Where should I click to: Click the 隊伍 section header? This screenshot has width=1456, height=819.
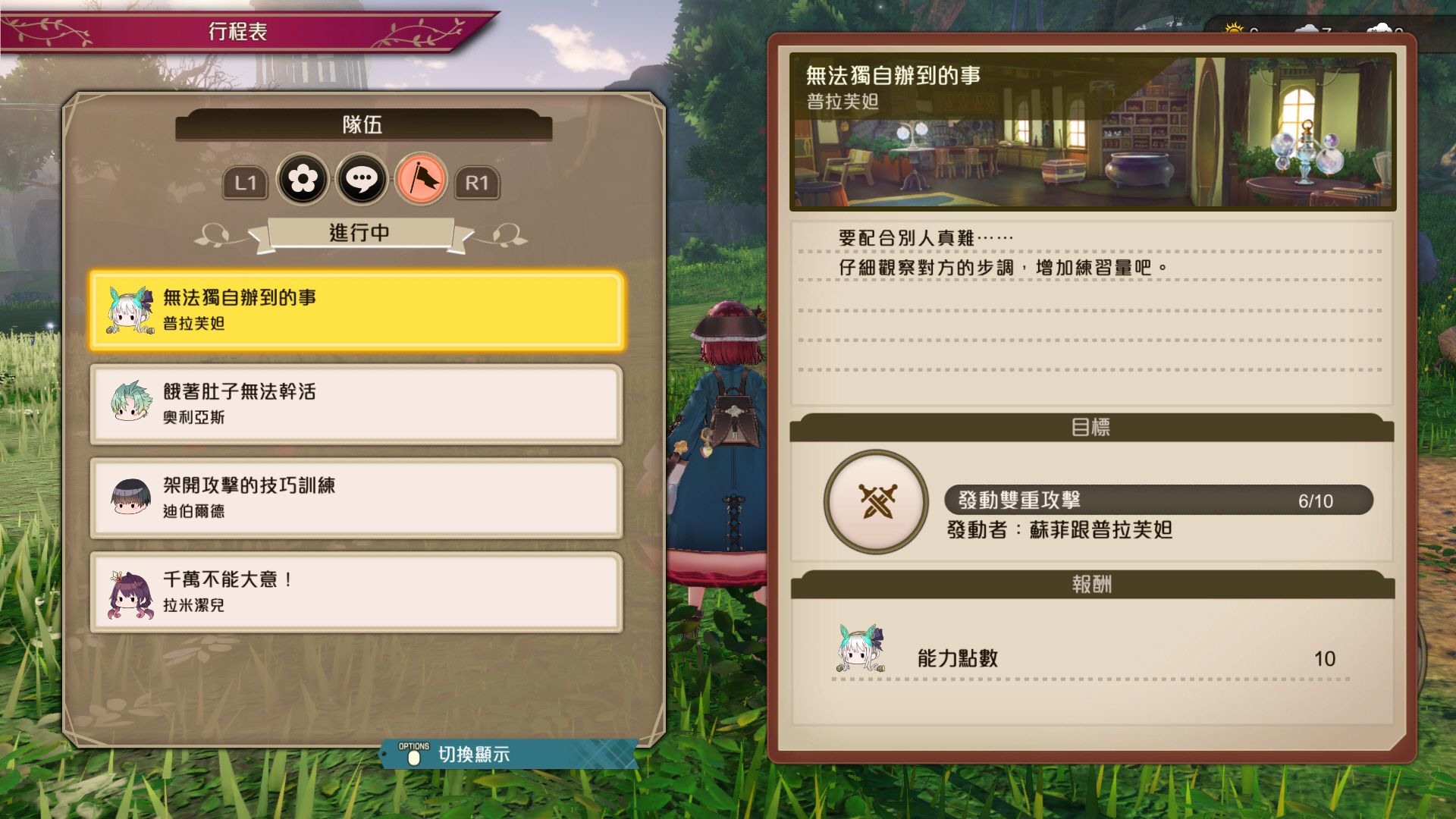click(362, 125)
